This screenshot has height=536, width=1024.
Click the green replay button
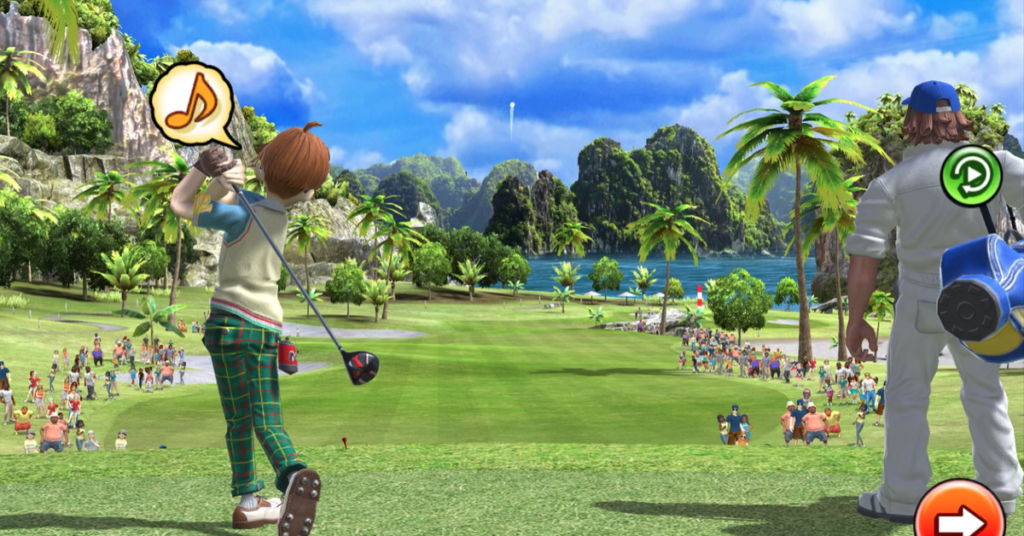click(x=971, y=176)
